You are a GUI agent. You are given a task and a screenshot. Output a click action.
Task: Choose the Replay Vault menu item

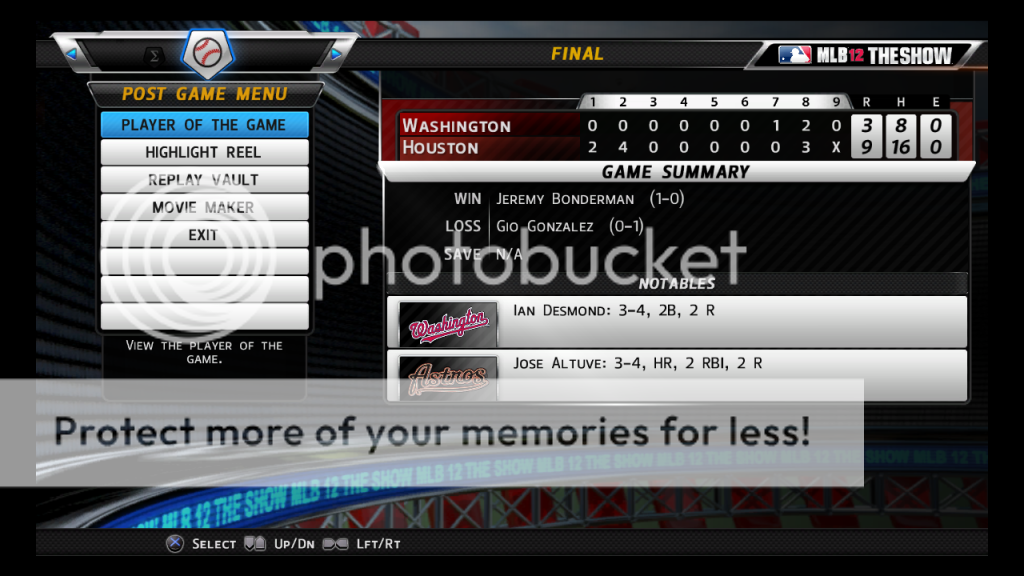pyautogui.click(x=204, y=180)
